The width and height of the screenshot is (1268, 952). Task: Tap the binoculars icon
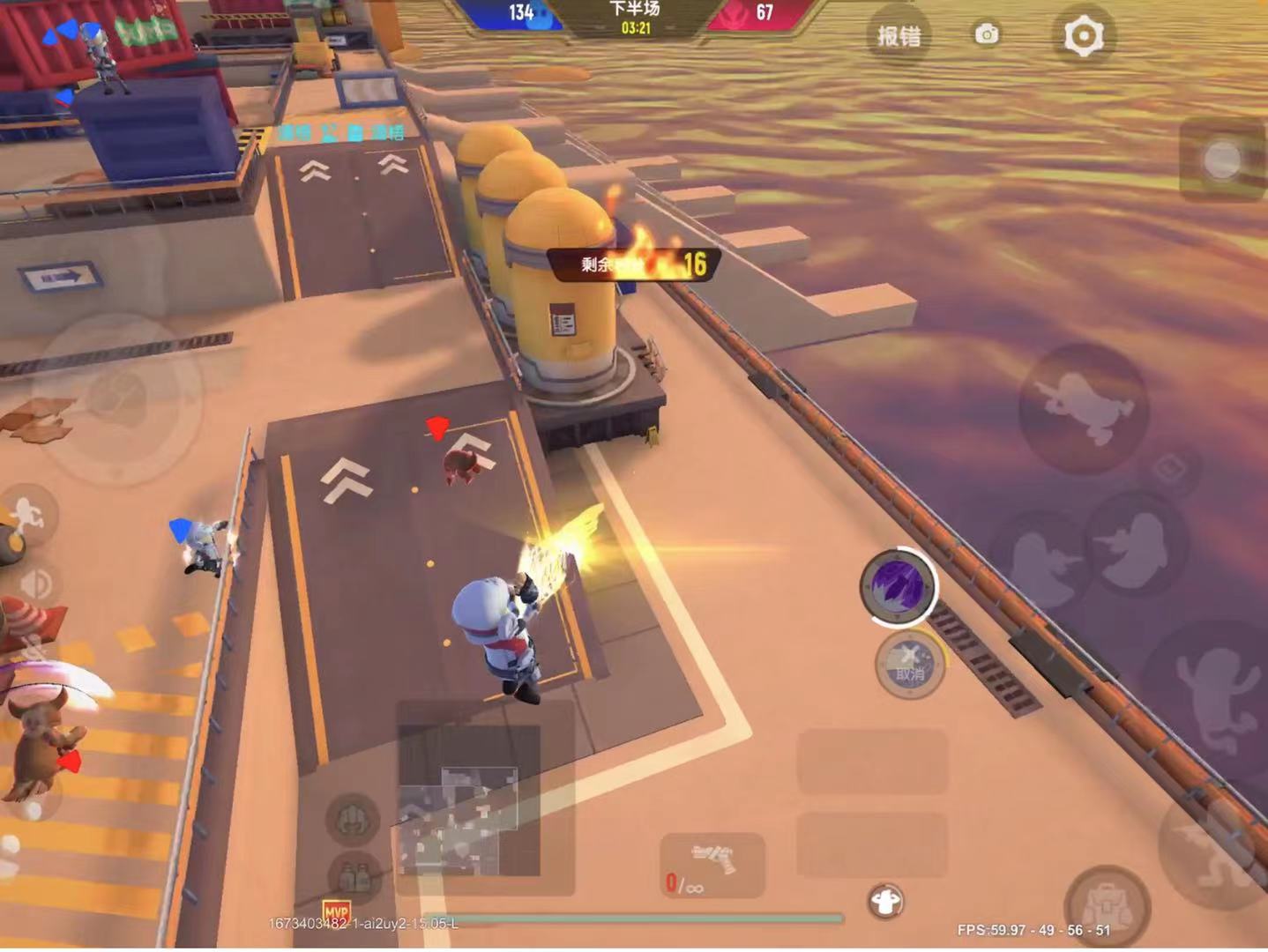click(354, 876)
